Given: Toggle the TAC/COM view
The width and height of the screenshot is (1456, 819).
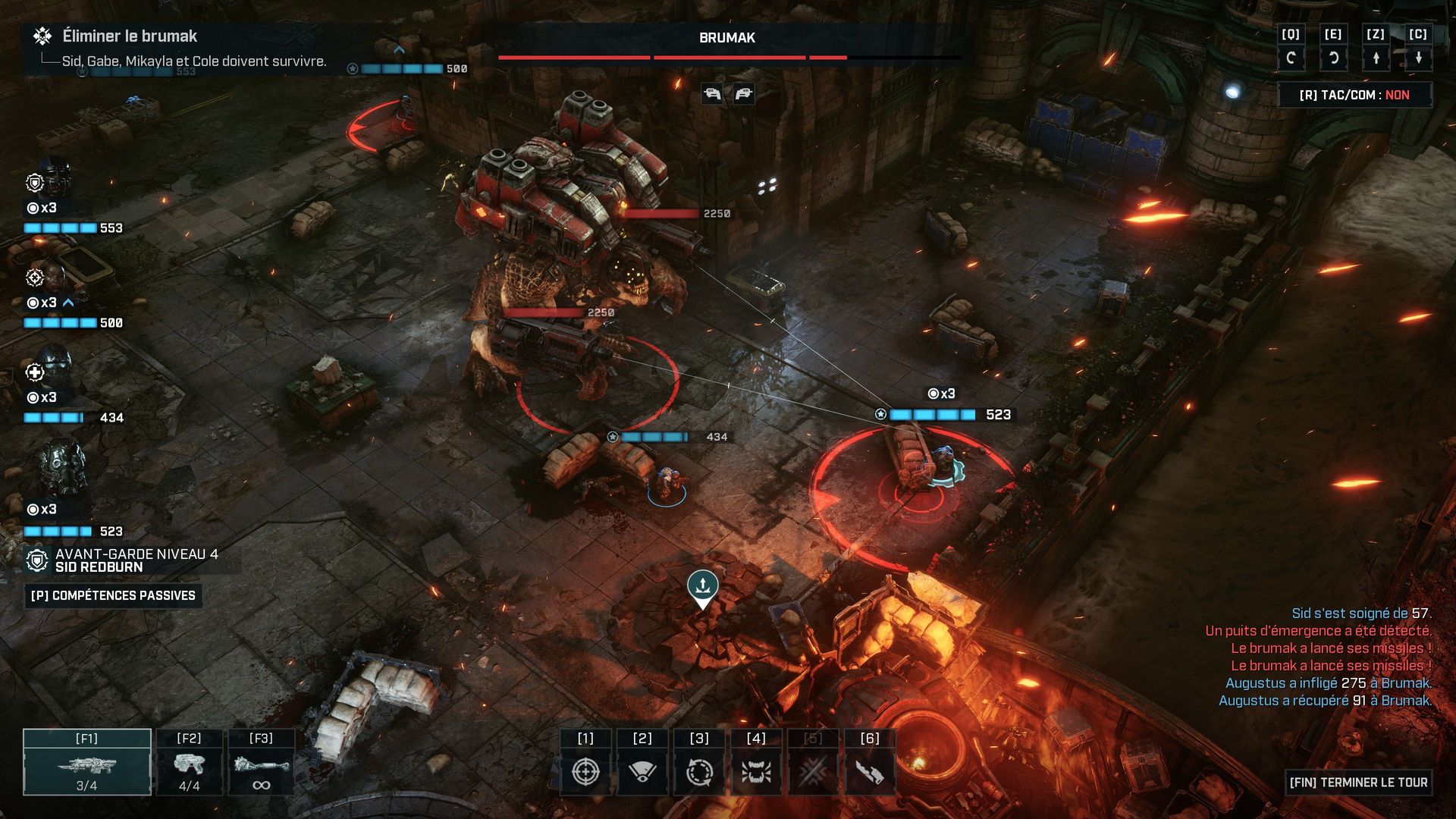Looking at the screenshot, I should click(x=1354, y=95).
